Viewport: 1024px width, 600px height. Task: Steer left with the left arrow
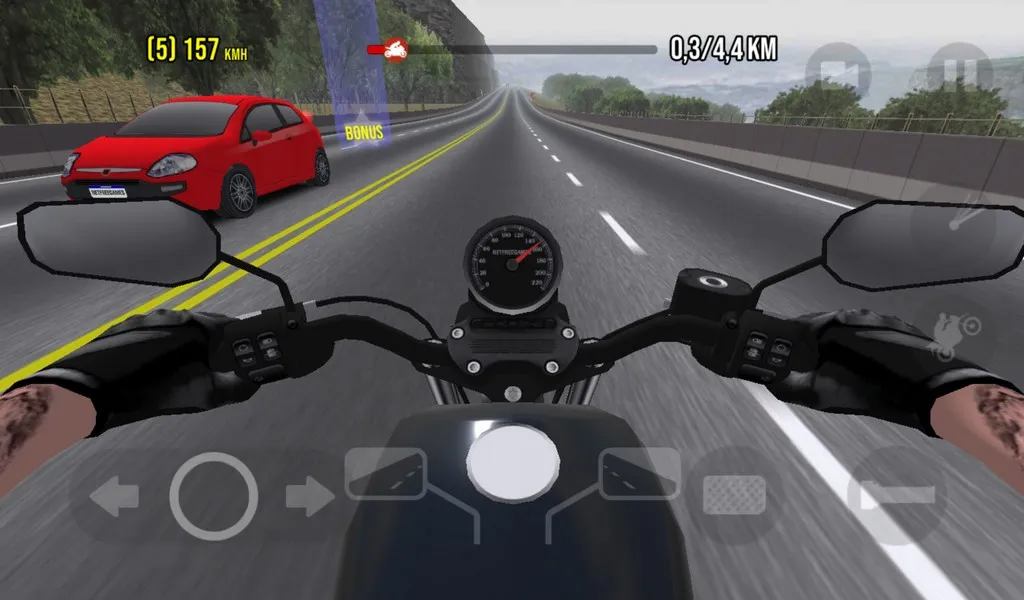[x=113, y=497]
